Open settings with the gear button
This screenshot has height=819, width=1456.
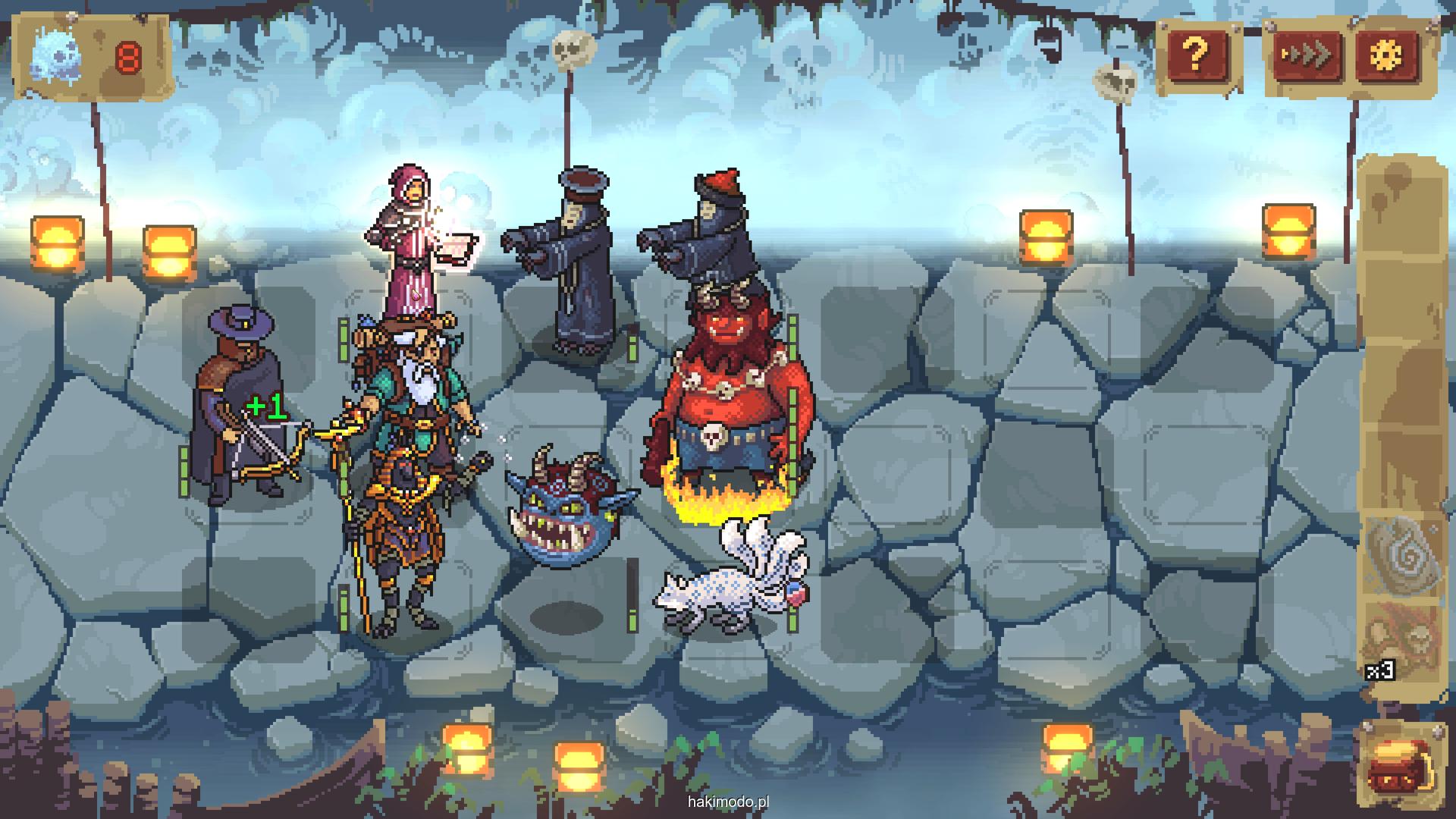tap(1387, 55)
